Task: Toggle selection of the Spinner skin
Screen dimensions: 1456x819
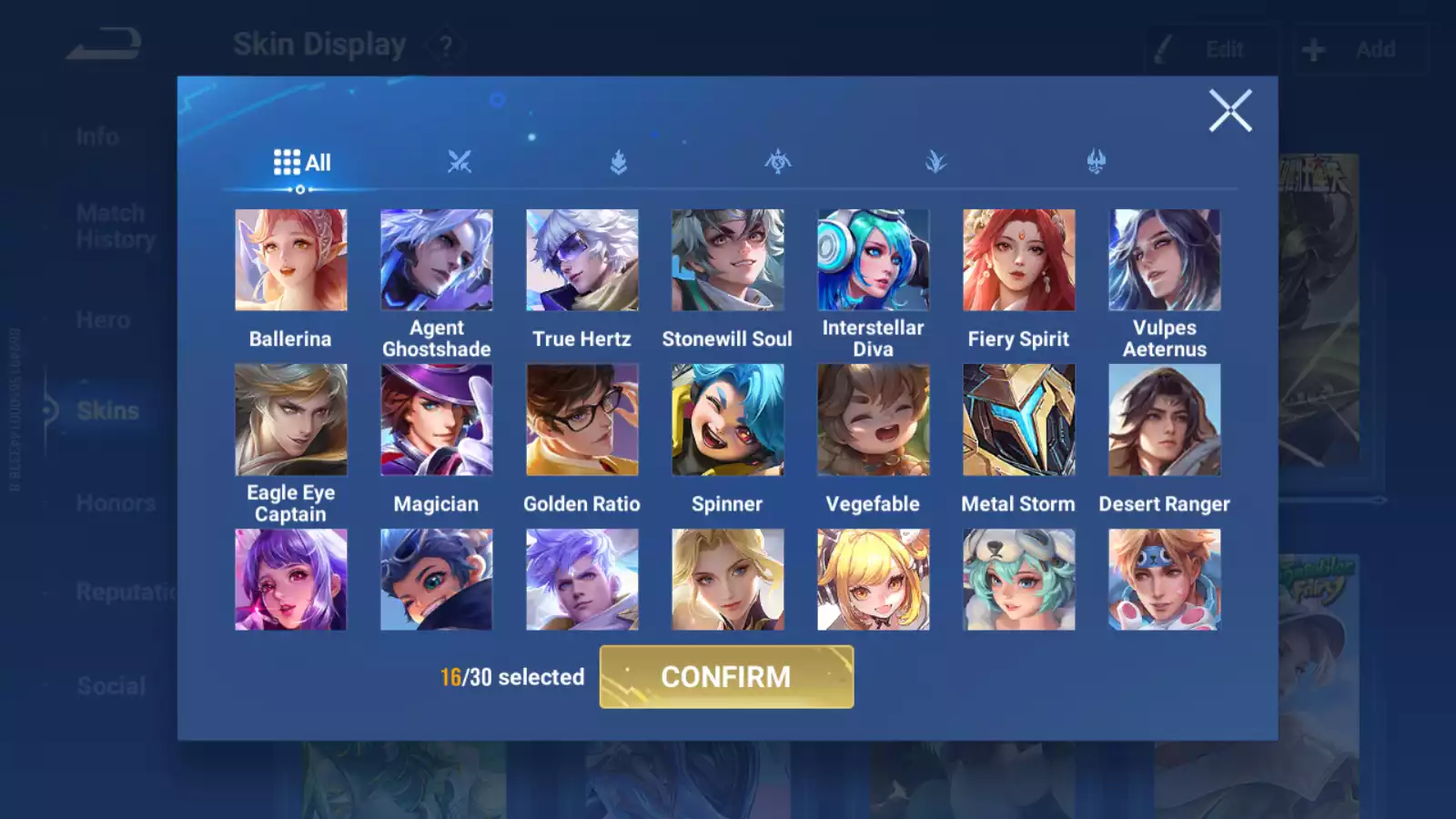Action: [x=727, y=419]
